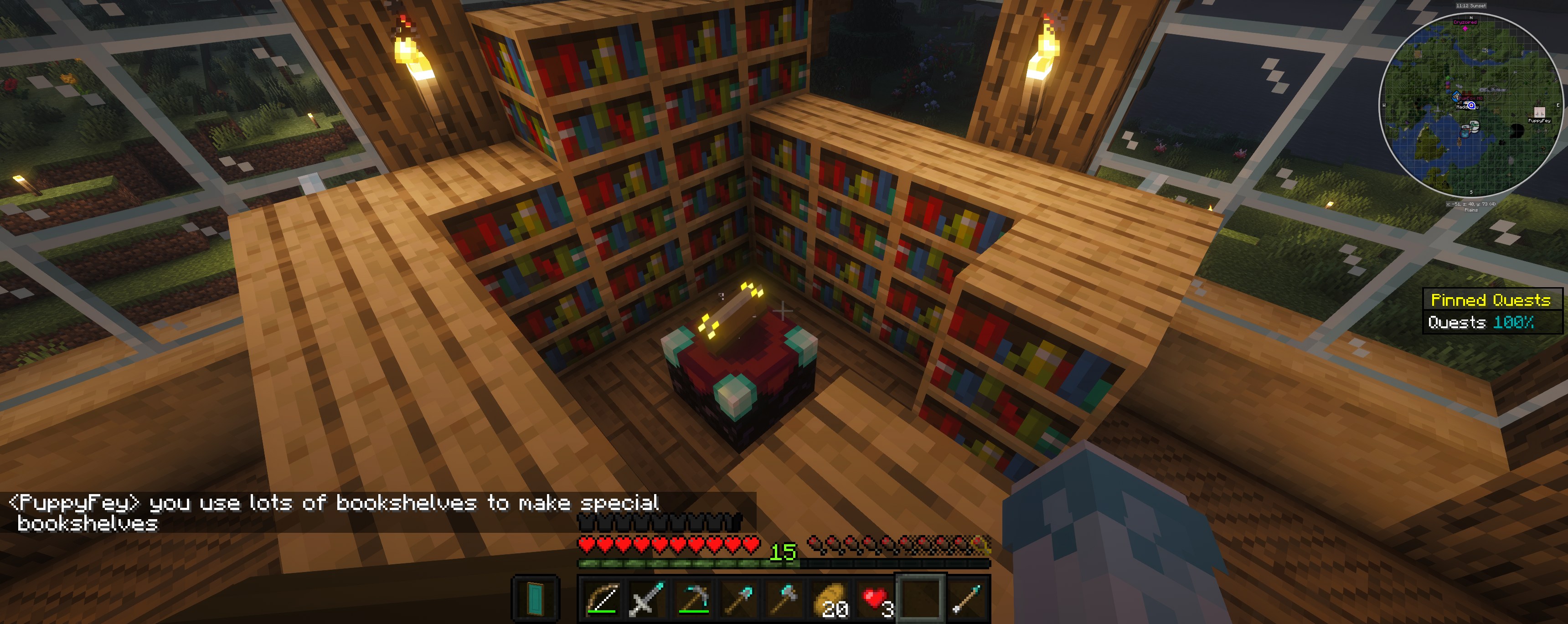The image size is (1568, 624).
Task: Equip the diamond axe from the hotbar
Action: [784, 598]
